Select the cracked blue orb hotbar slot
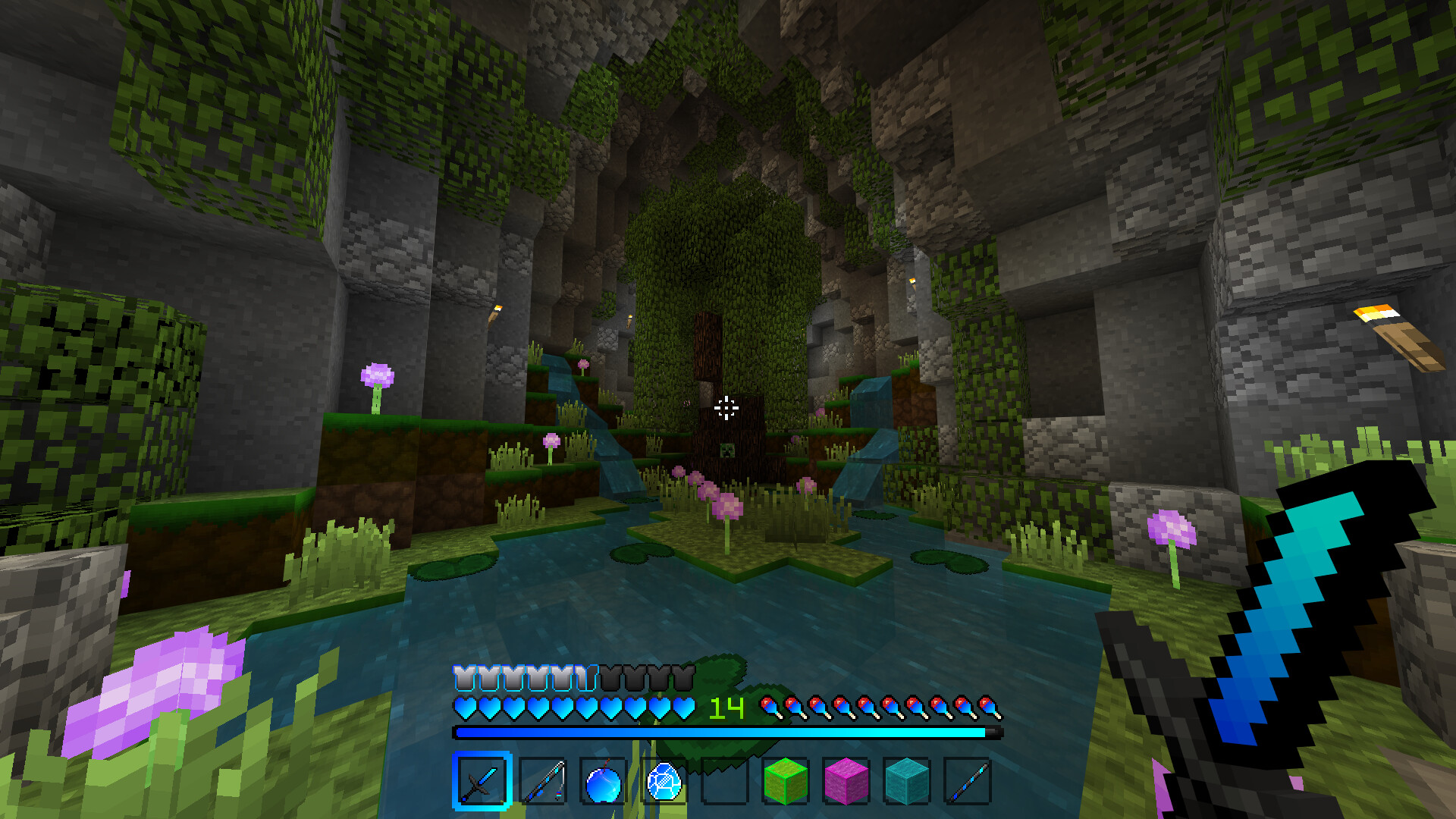The image size is (1456, 819). tap(664, 781)
